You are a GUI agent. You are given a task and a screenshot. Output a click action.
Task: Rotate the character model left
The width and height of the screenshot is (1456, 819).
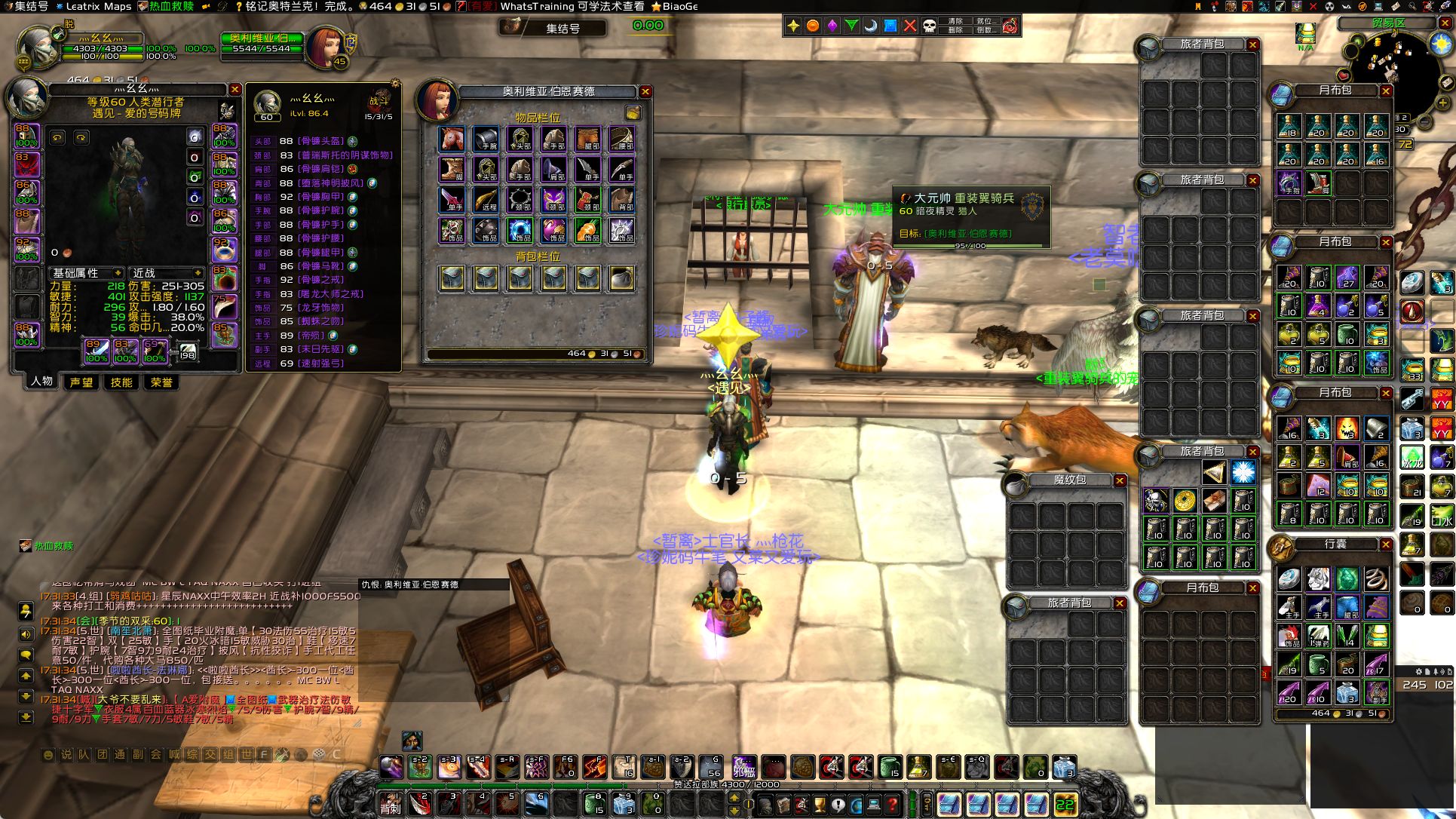58,138
